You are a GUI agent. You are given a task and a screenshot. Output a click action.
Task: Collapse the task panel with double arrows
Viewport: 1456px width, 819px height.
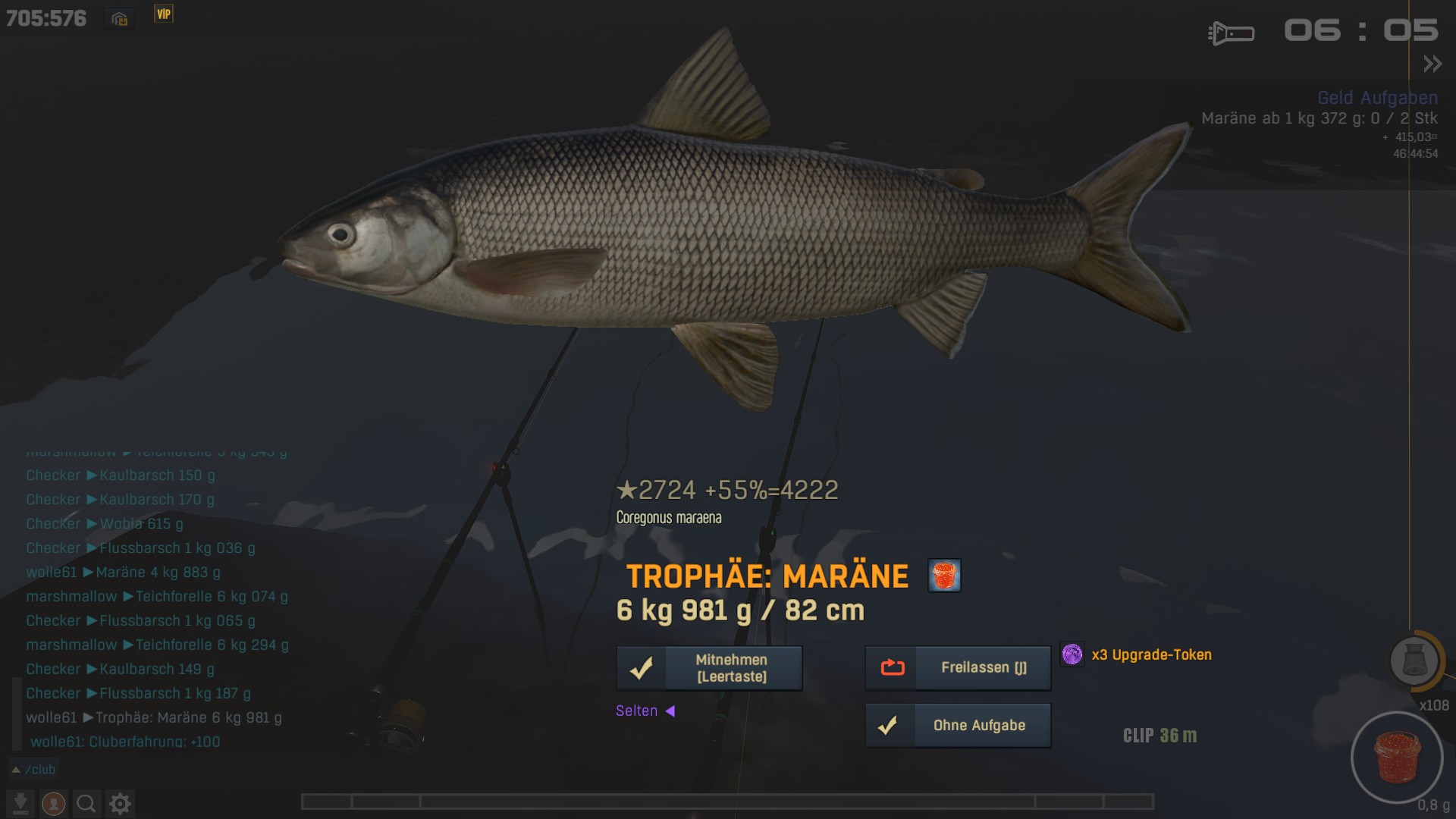click(x=1432, y=64)
